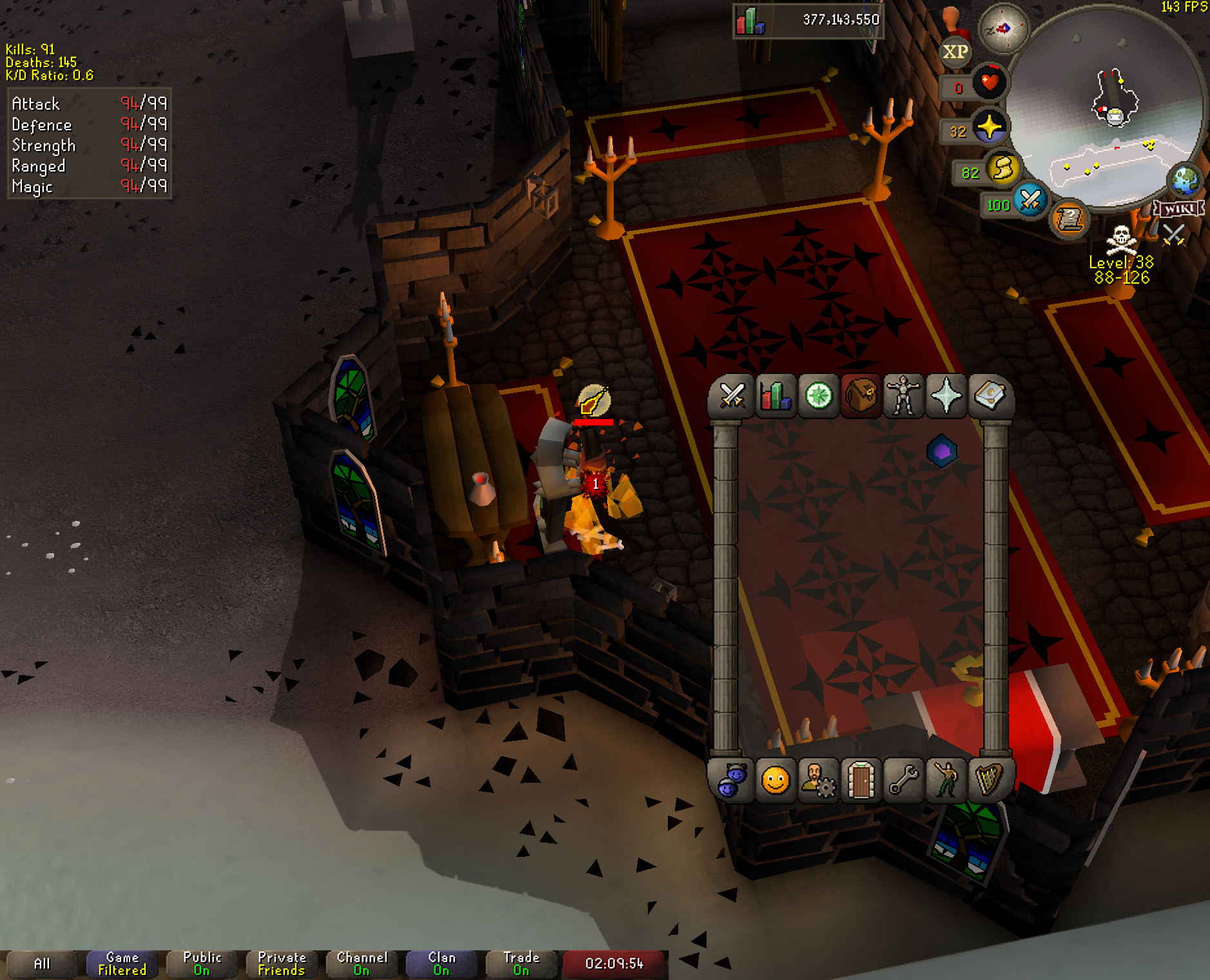Show the Emotes tab
Viewport: 1210px width, 980px height.
coord(946,781)
